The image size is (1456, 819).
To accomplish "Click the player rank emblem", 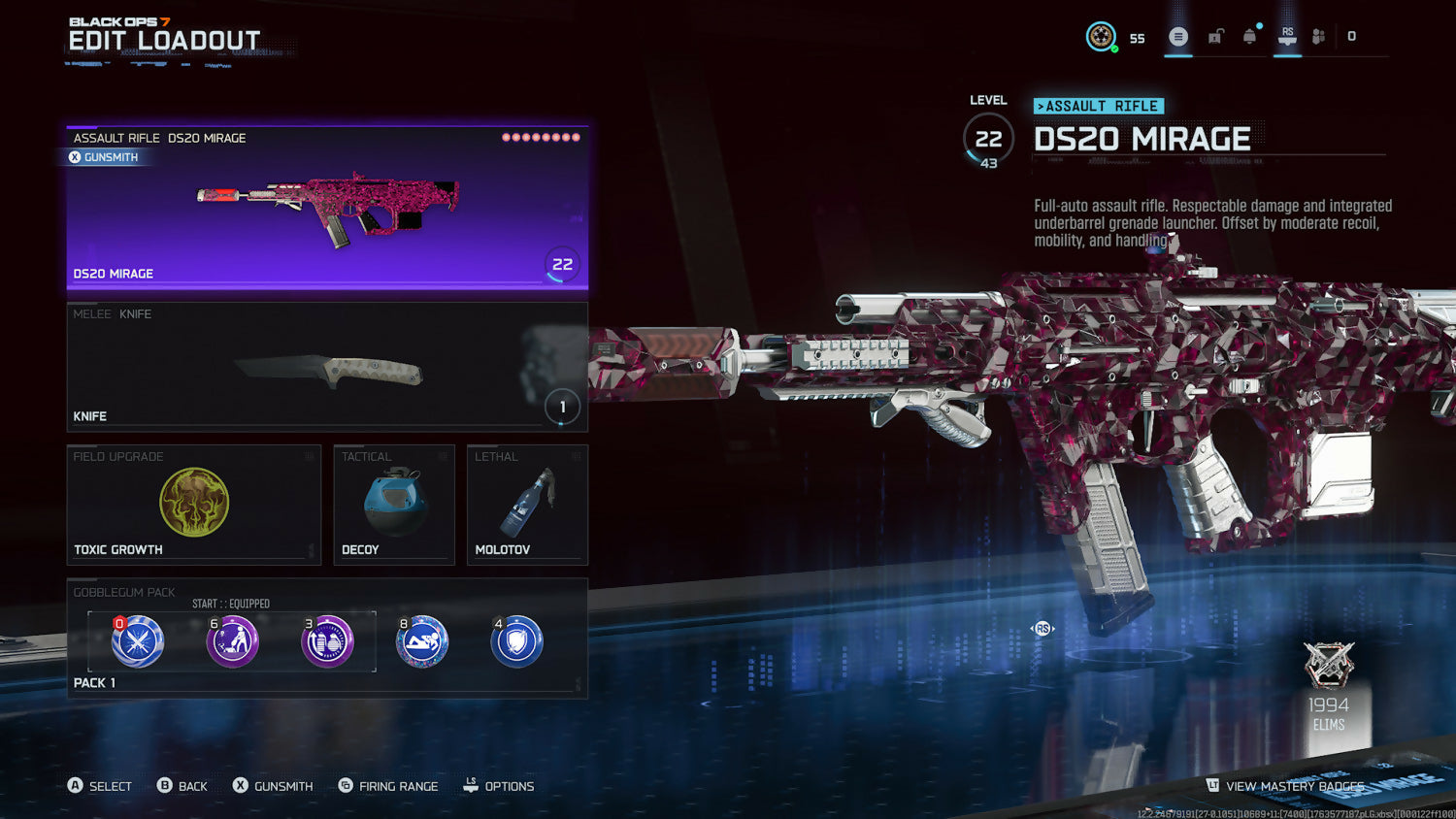I will coord(1101,37).
